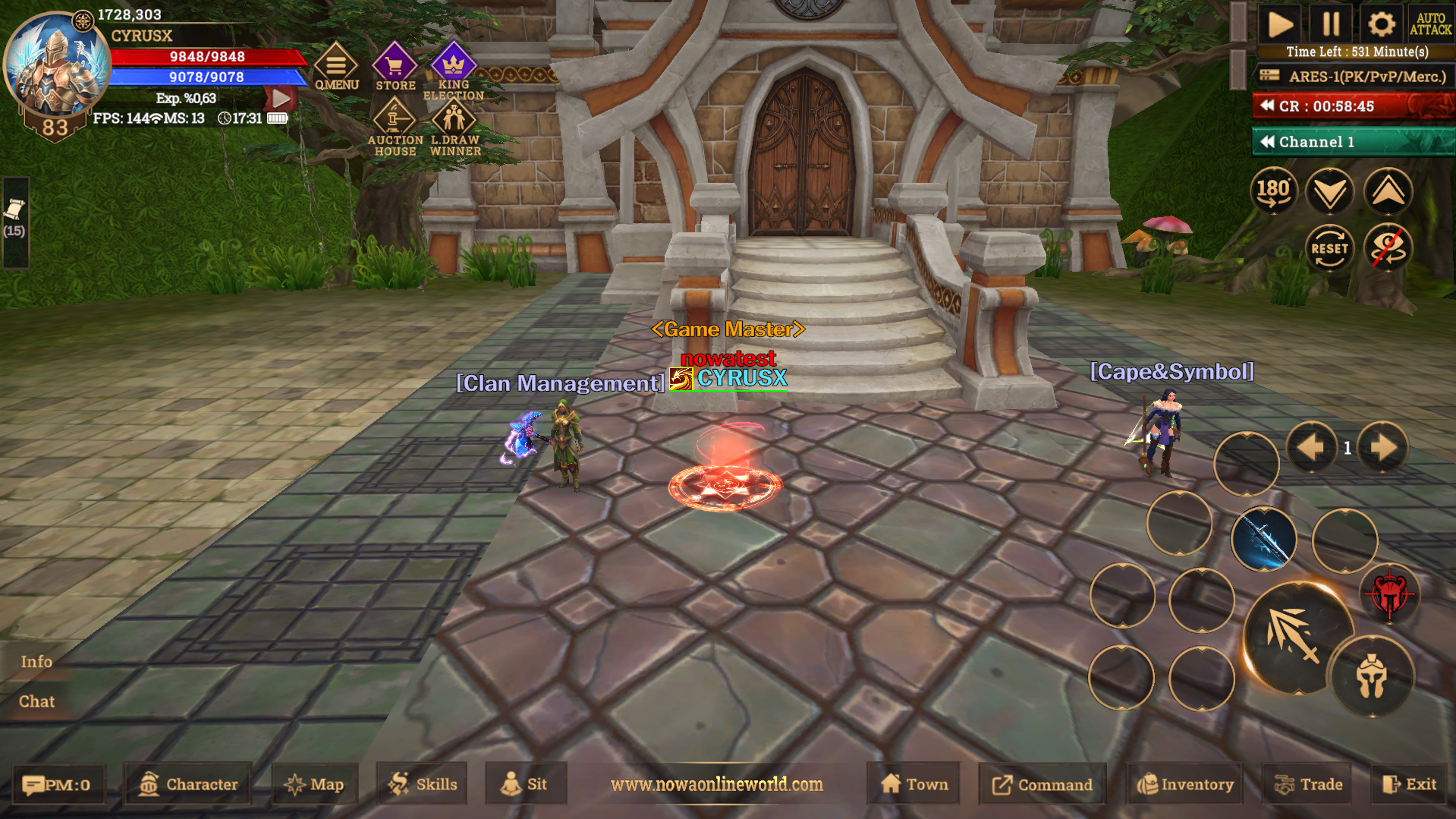Step to the next skill page arrow

tap(1382, 448)
